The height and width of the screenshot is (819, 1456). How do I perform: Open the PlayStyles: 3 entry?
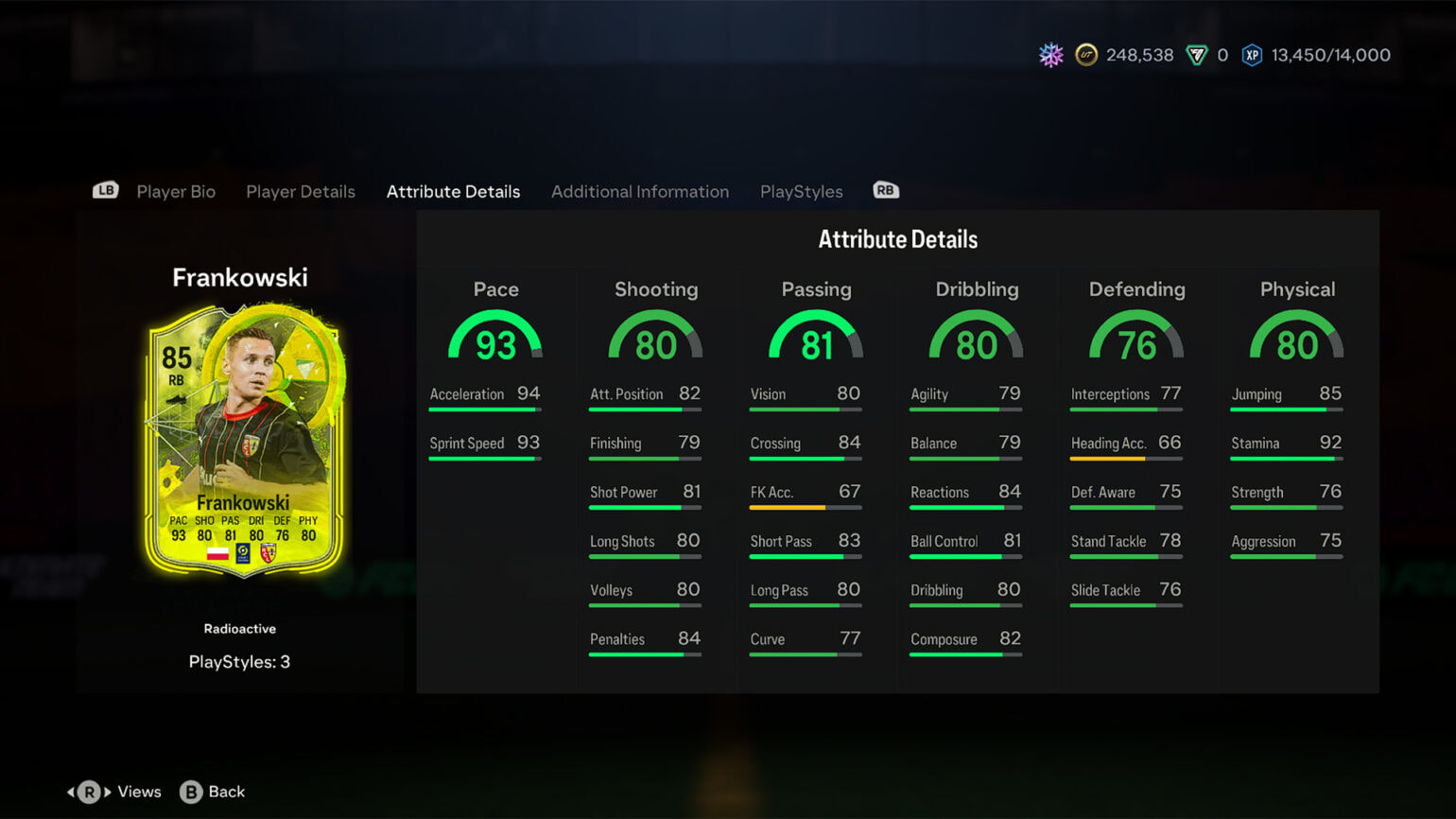point(240,661)
